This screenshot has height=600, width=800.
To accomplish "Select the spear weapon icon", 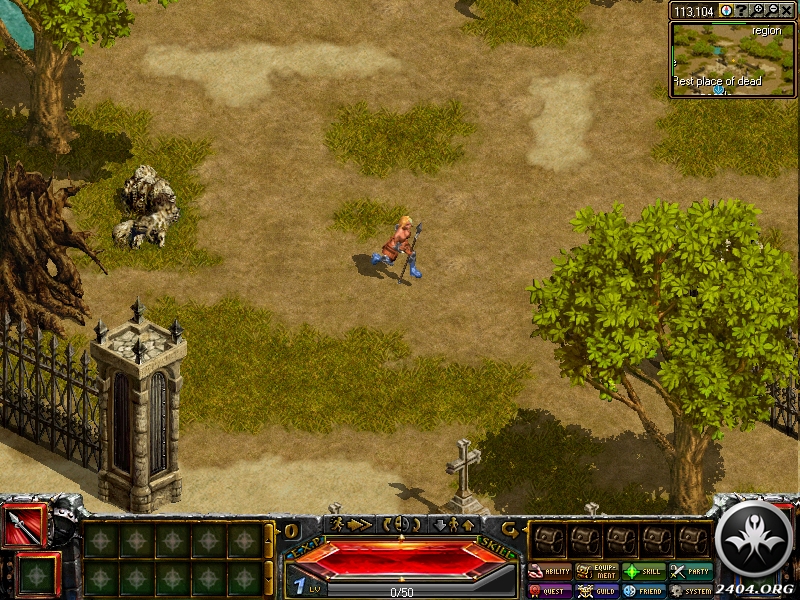I will pyautogui.click(x=24, y=526).
